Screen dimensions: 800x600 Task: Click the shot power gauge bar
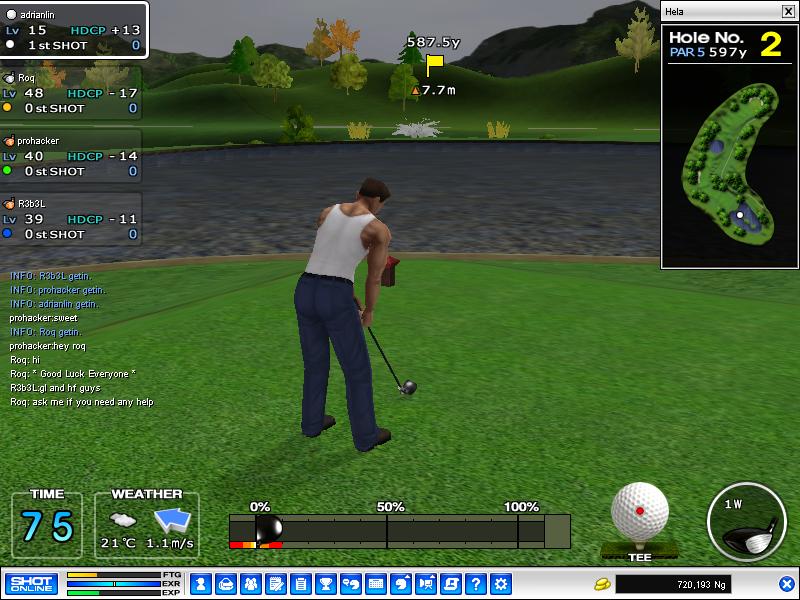pyautogui.click(x=400, y=530)
